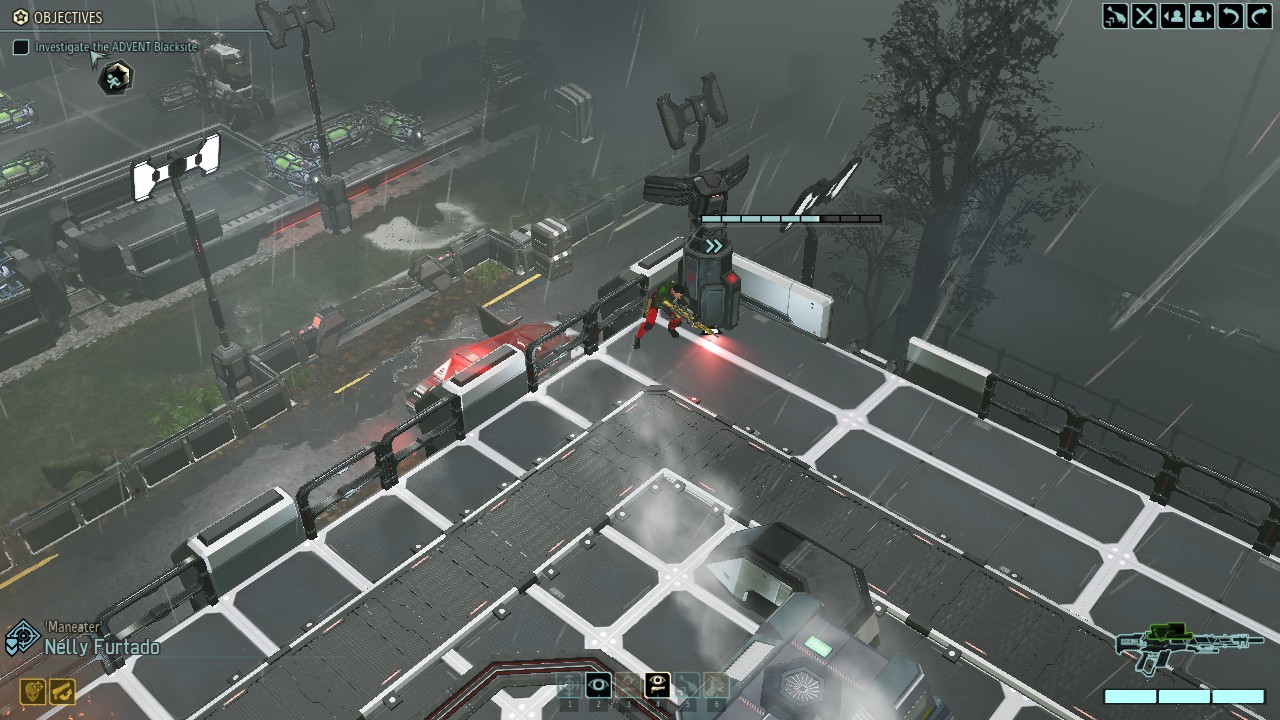
Task: Choose the faded crosshair fire ability
Action: (570, 685)
